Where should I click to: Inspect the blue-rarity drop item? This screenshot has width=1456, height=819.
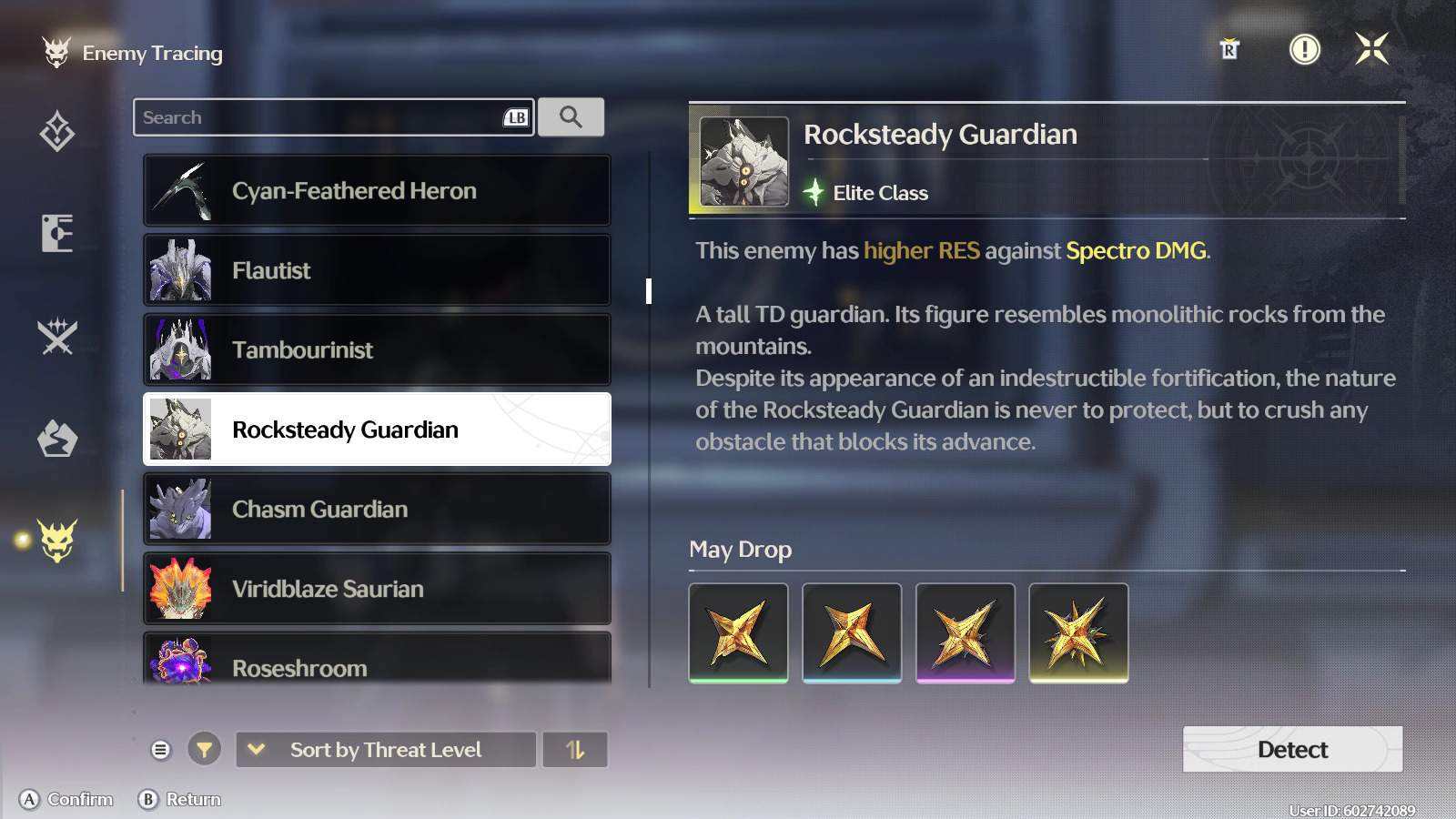[x=852, y=632]
